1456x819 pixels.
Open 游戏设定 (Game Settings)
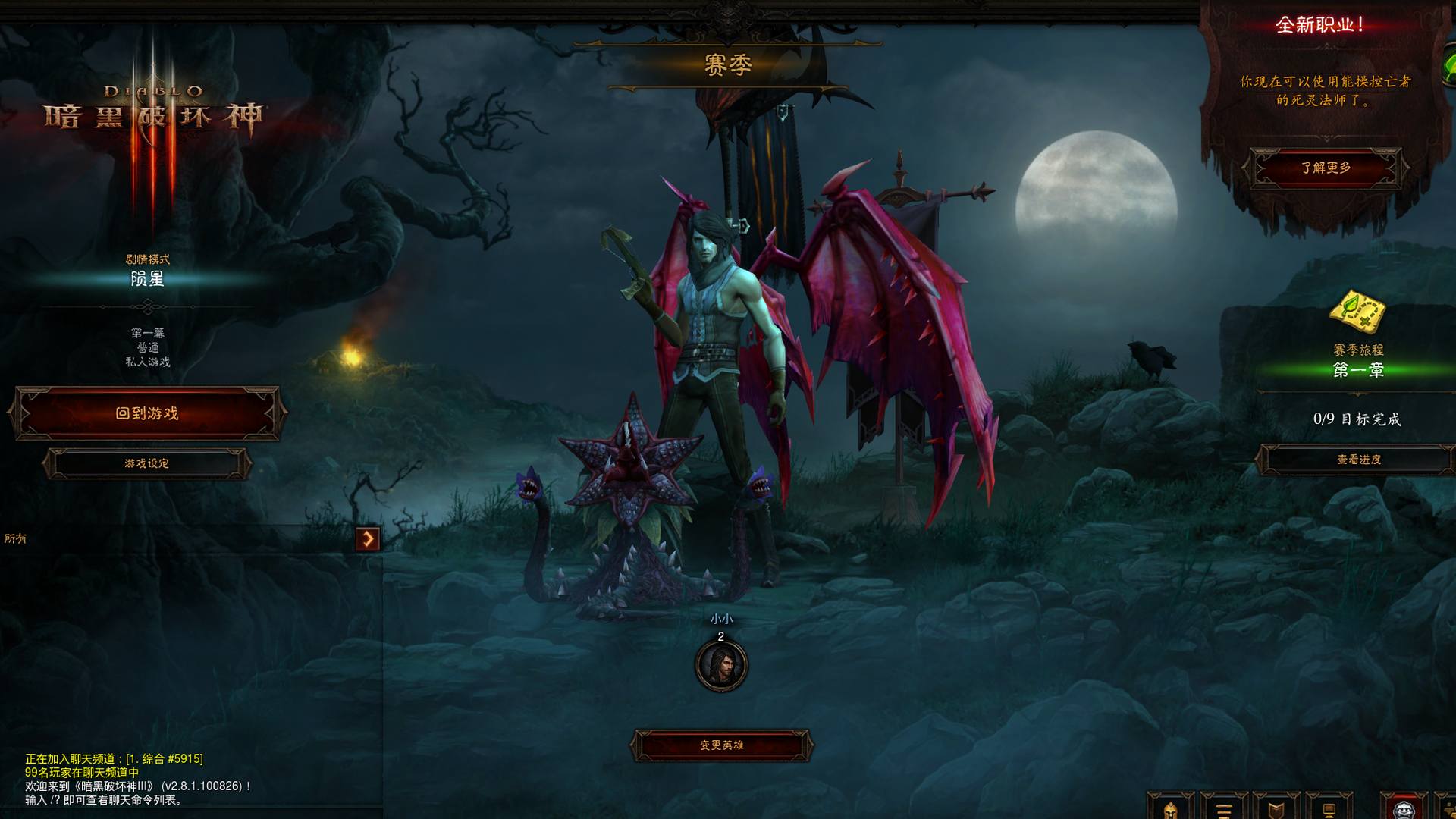click(147, 463)
